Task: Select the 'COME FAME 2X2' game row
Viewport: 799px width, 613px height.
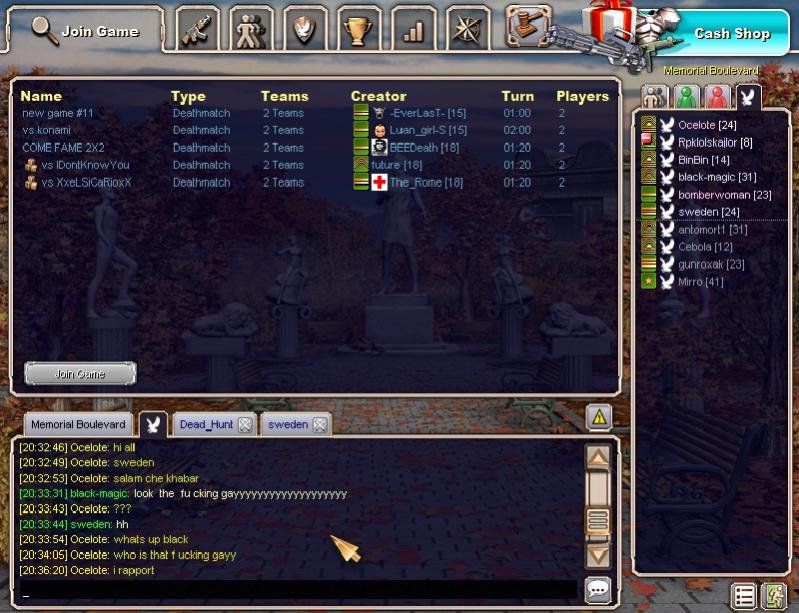Action: click(x=63, y=148)
